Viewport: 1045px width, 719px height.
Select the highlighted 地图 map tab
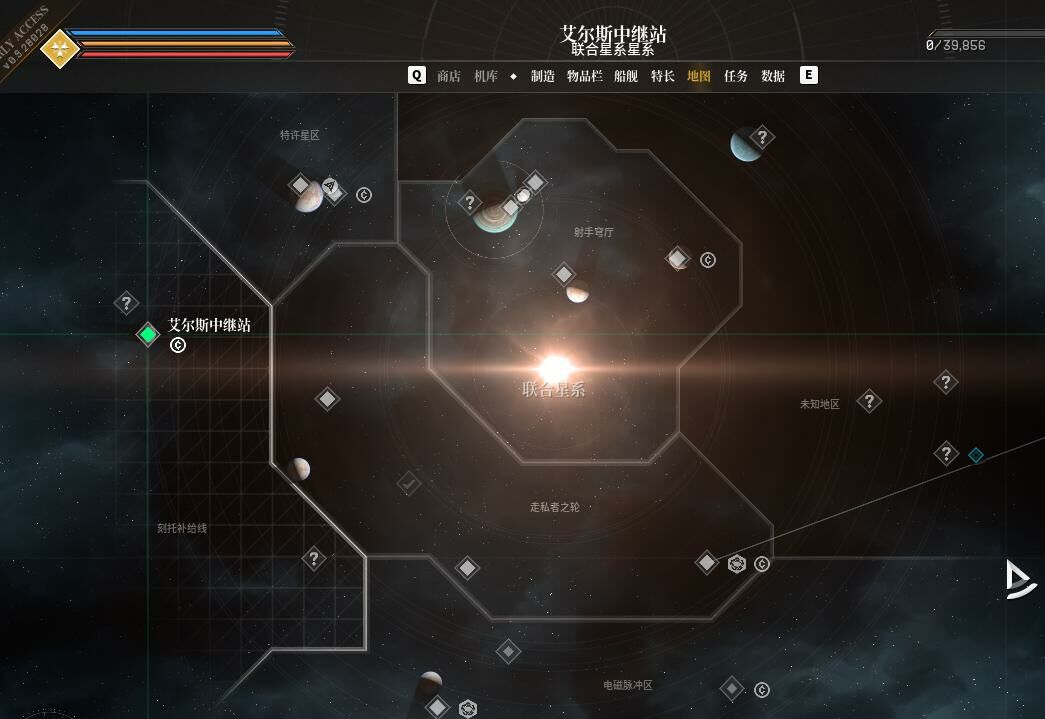coord(699,76)
